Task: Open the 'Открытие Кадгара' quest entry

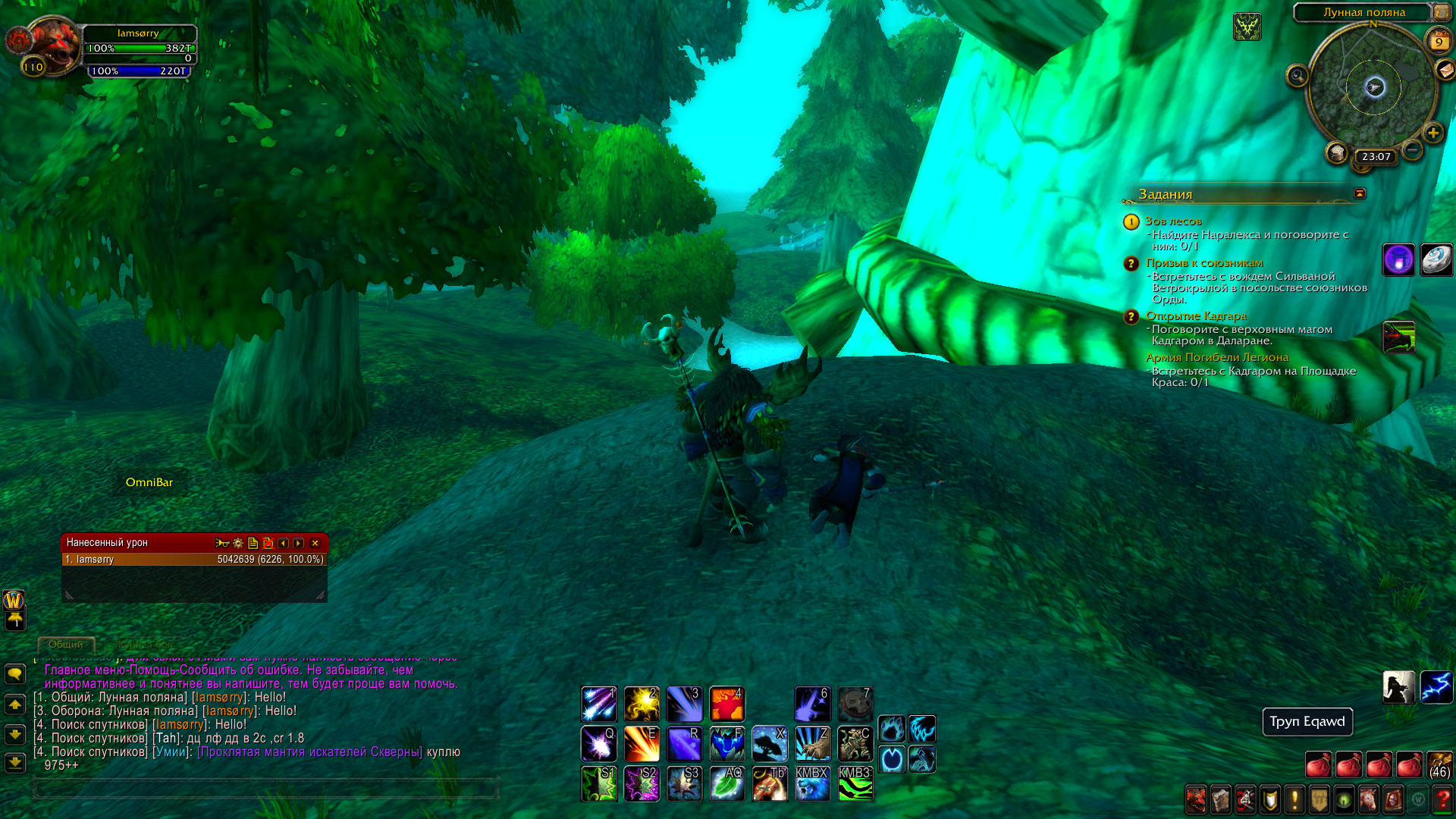Action: [1196, 316]
